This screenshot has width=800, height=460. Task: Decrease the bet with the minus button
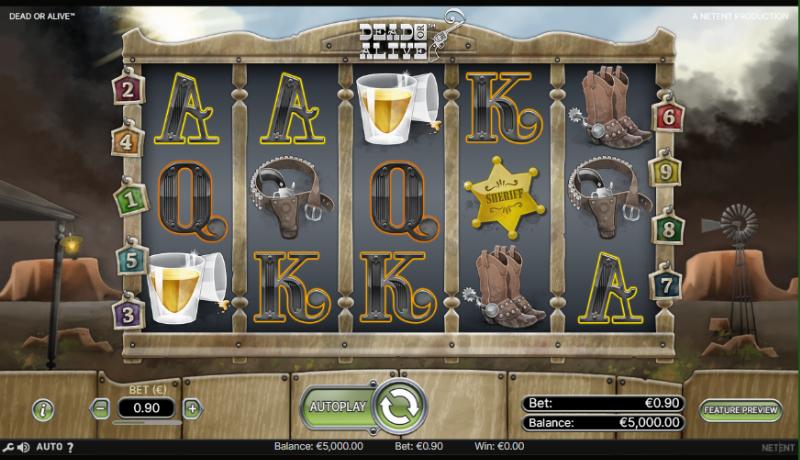pos(100,408)
